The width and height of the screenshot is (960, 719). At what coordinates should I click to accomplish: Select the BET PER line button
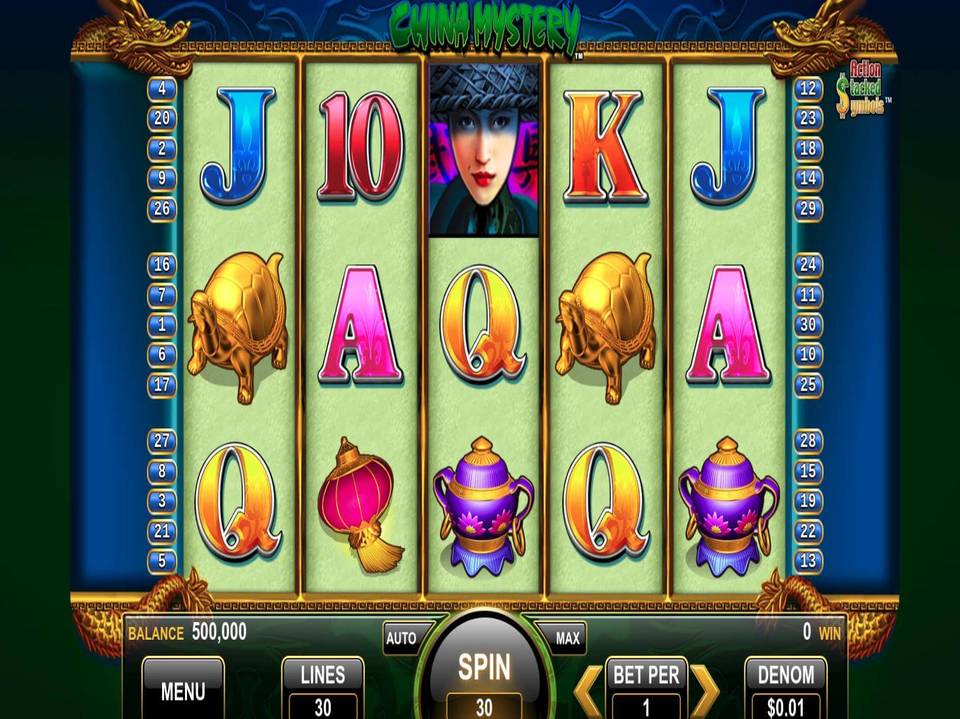click(x=646, y=689)
